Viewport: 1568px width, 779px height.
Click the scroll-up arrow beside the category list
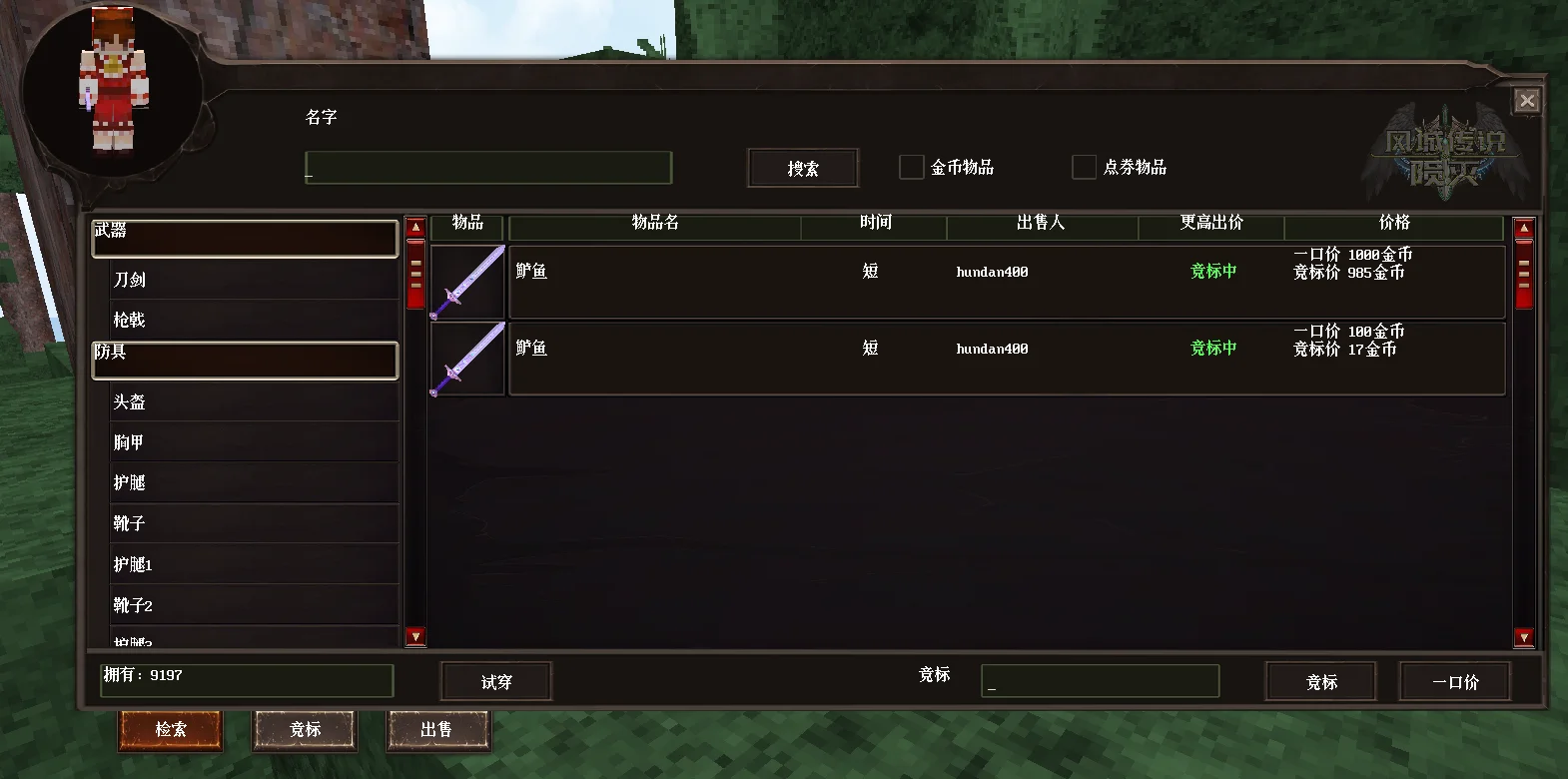click(415, 227)
